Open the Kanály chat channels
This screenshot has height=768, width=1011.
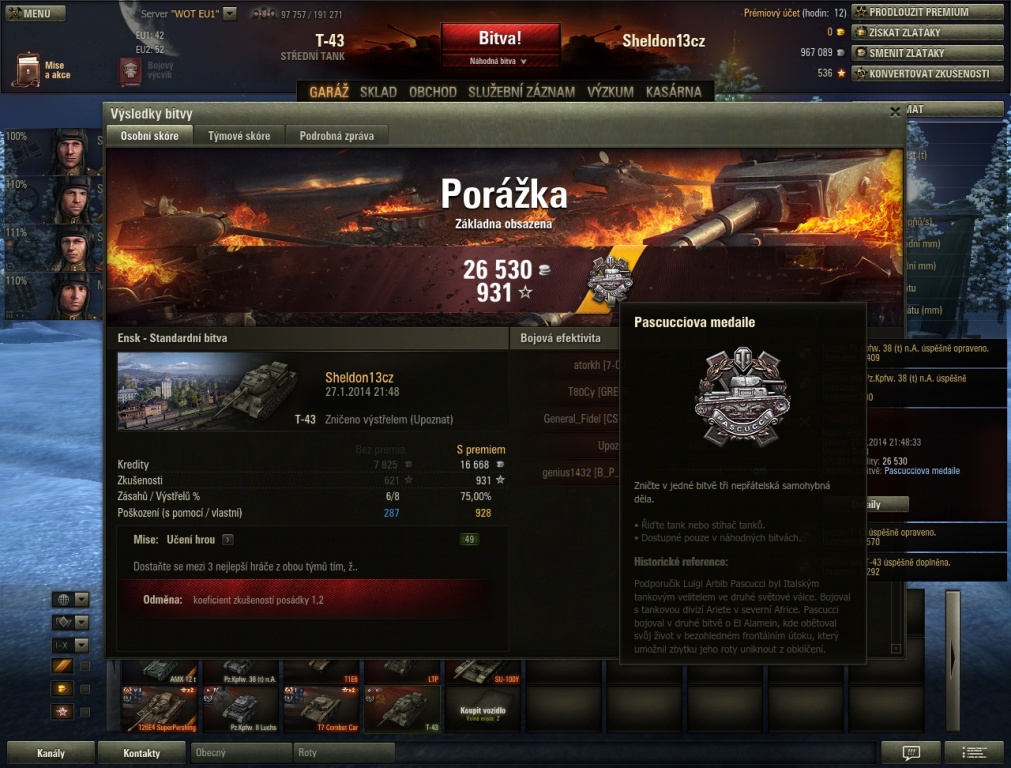tap(51, 753)
